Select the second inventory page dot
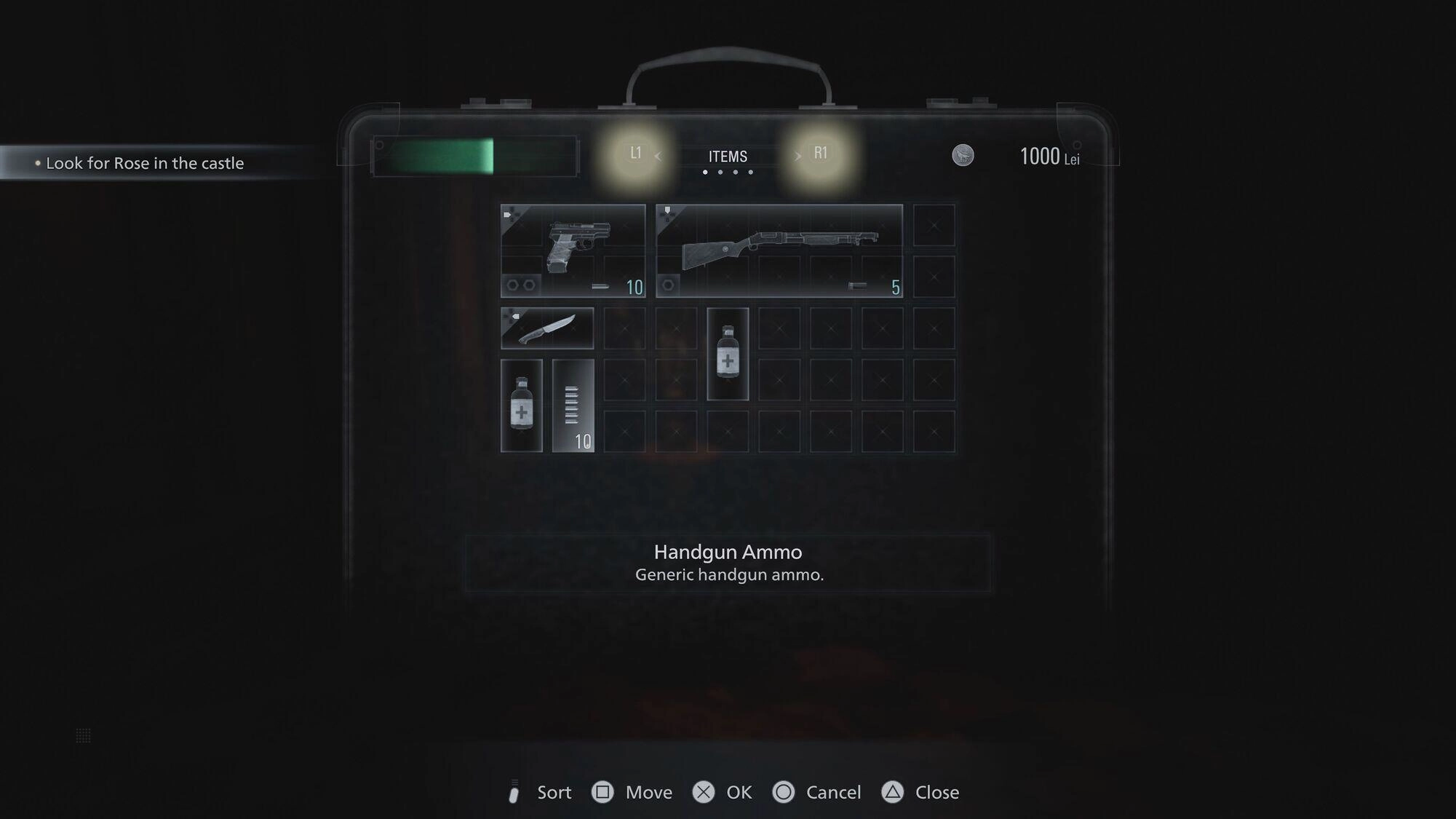 click(720, 172)
